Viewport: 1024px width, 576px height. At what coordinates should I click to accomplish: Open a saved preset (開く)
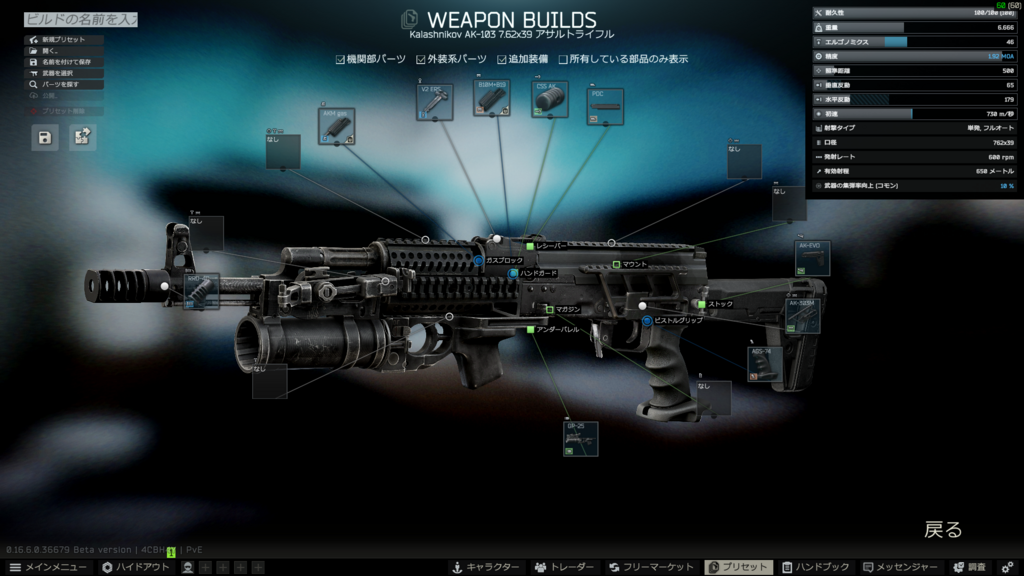(x=50, y=51)
